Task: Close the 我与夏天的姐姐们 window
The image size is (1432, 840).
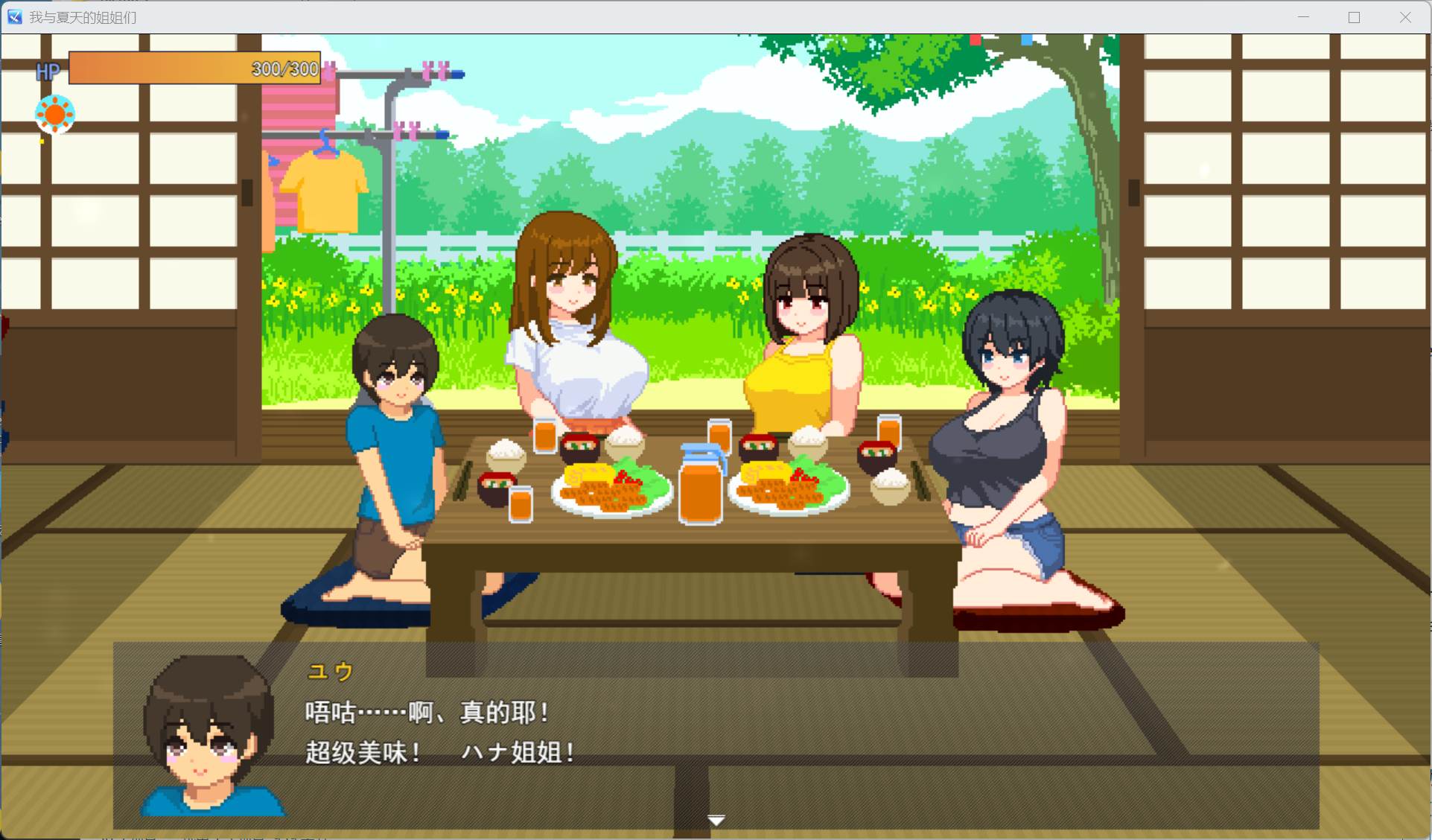Action: click(1406, 16)
